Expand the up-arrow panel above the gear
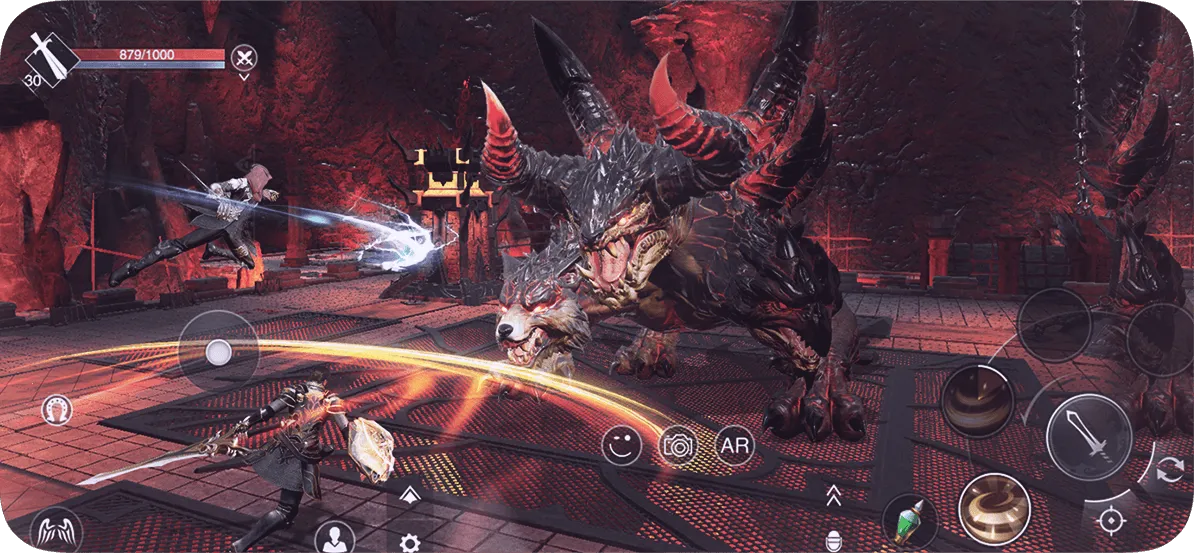Screen dimensions: 1194x553 [408, 495]
